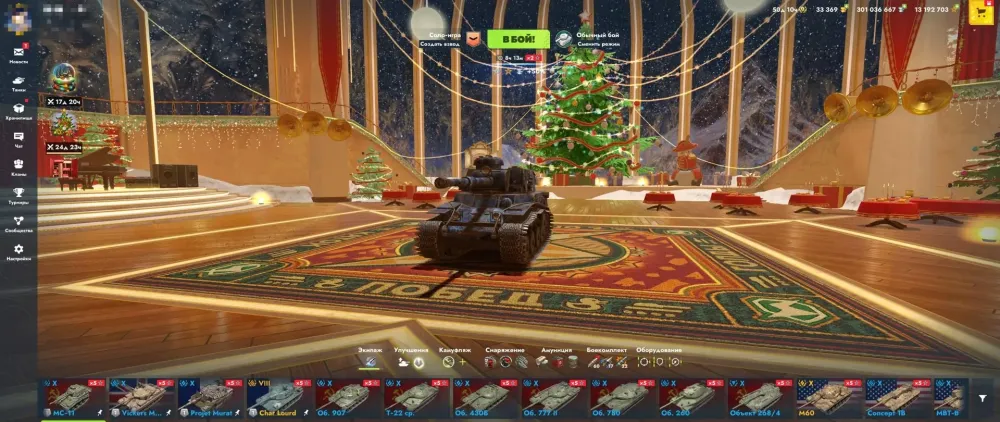
Task: Open the Настройки settings menu
Action: (19, 252)
